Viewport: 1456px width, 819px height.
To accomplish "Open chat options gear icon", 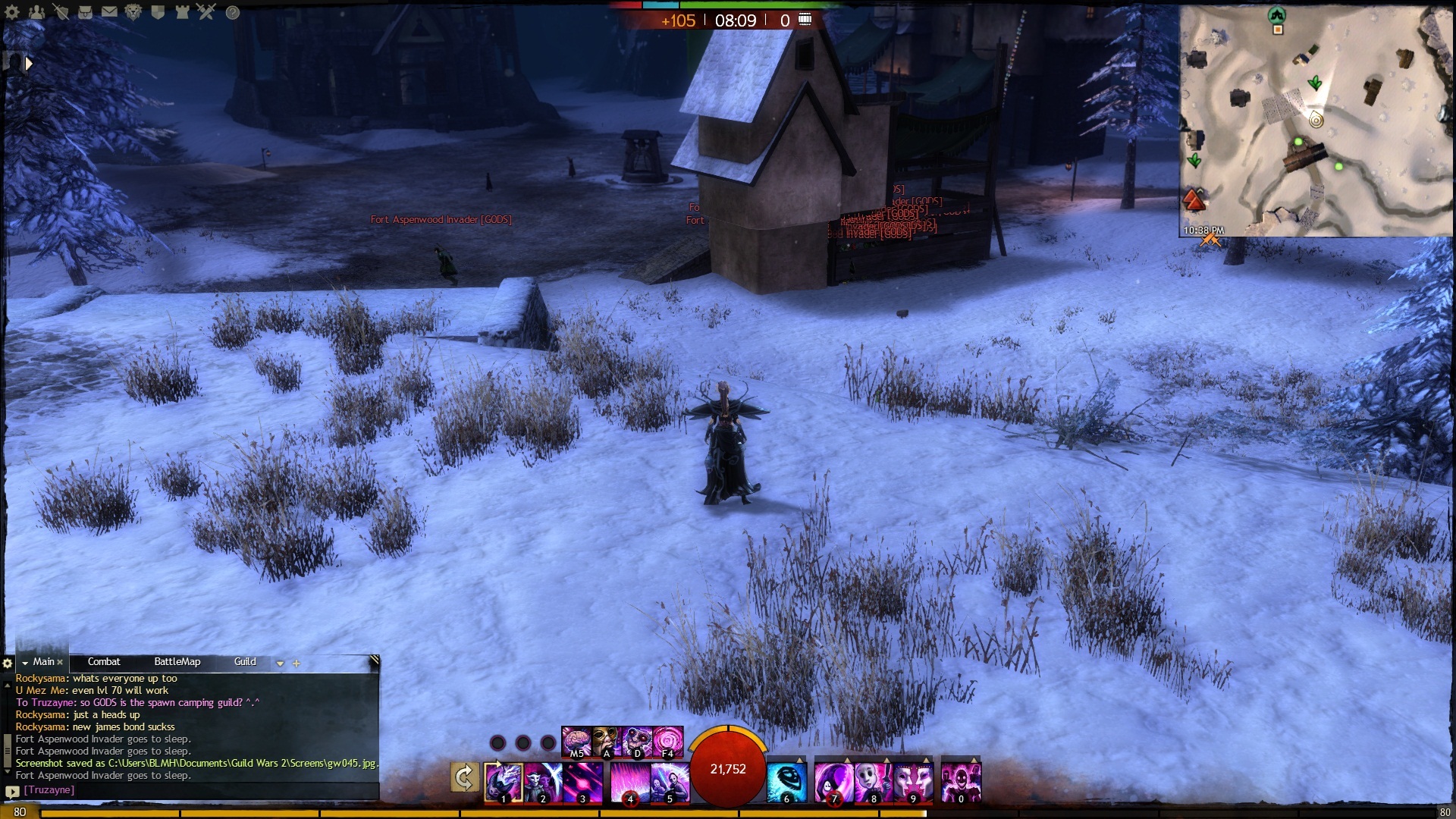I will [8, 664].
